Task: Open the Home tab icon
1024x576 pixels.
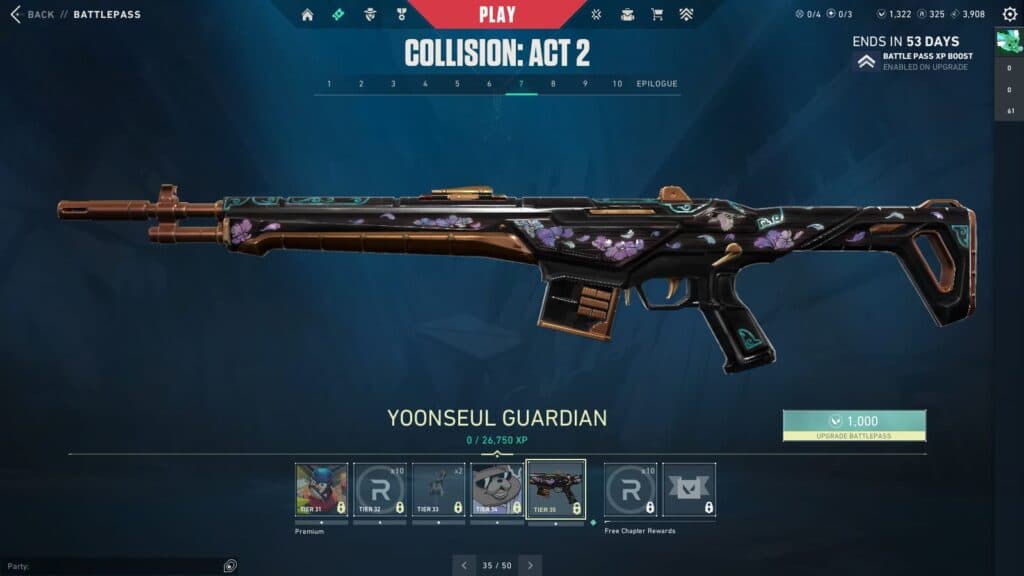Action: click(x=307, y=15)
